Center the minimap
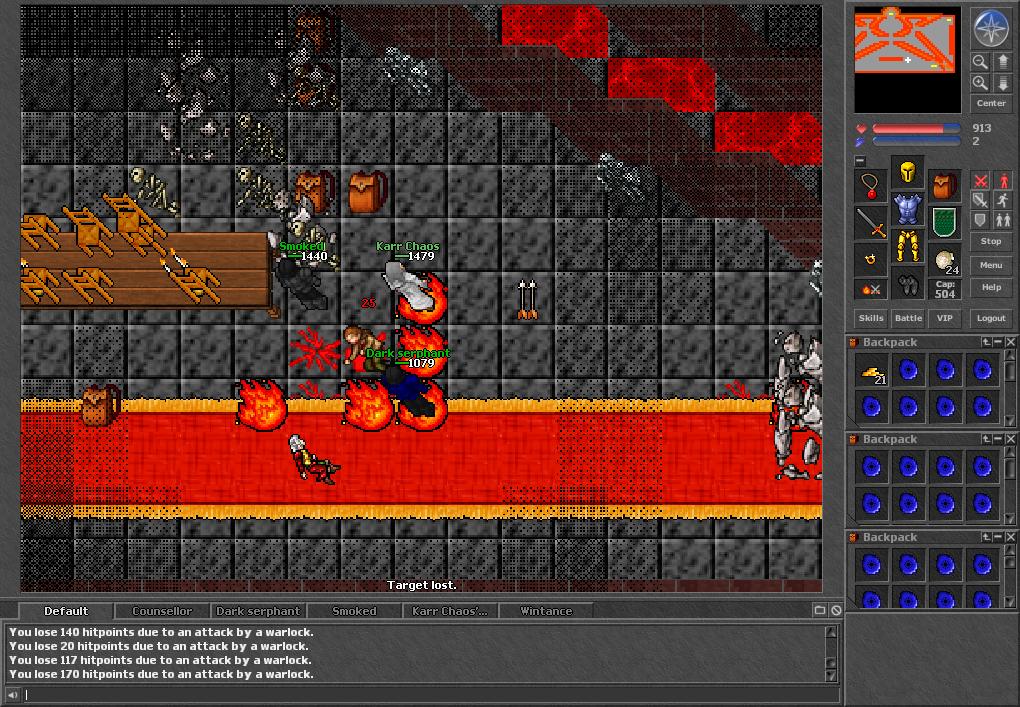 click(x=991, y=103)
